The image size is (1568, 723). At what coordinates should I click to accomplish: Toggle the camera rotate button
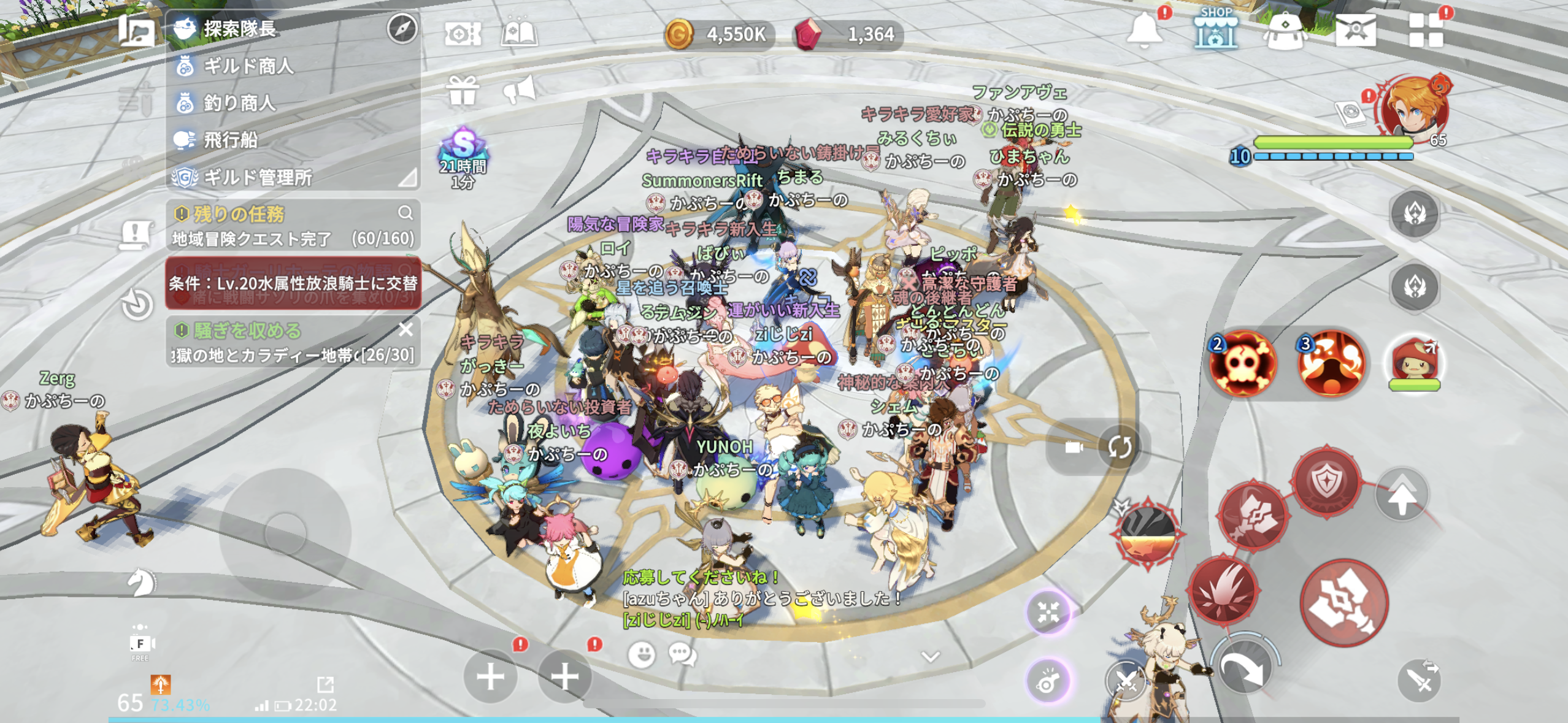1120,447
